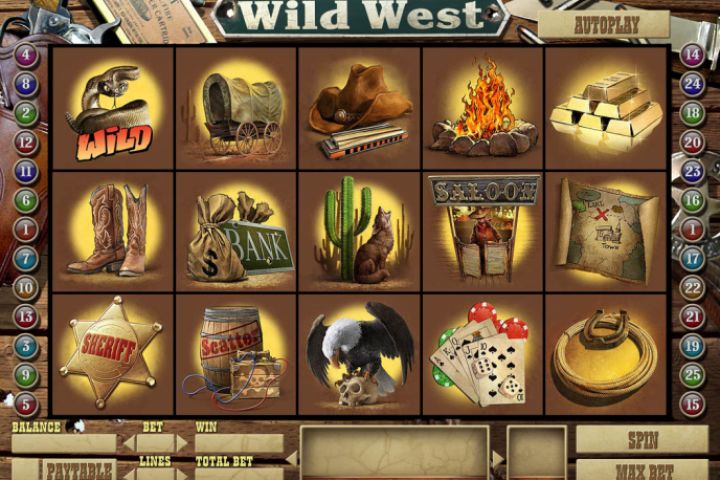This screenshot has width=720, height=480.
Task: Choose payline number 8
Action: [x=27, y=85]
